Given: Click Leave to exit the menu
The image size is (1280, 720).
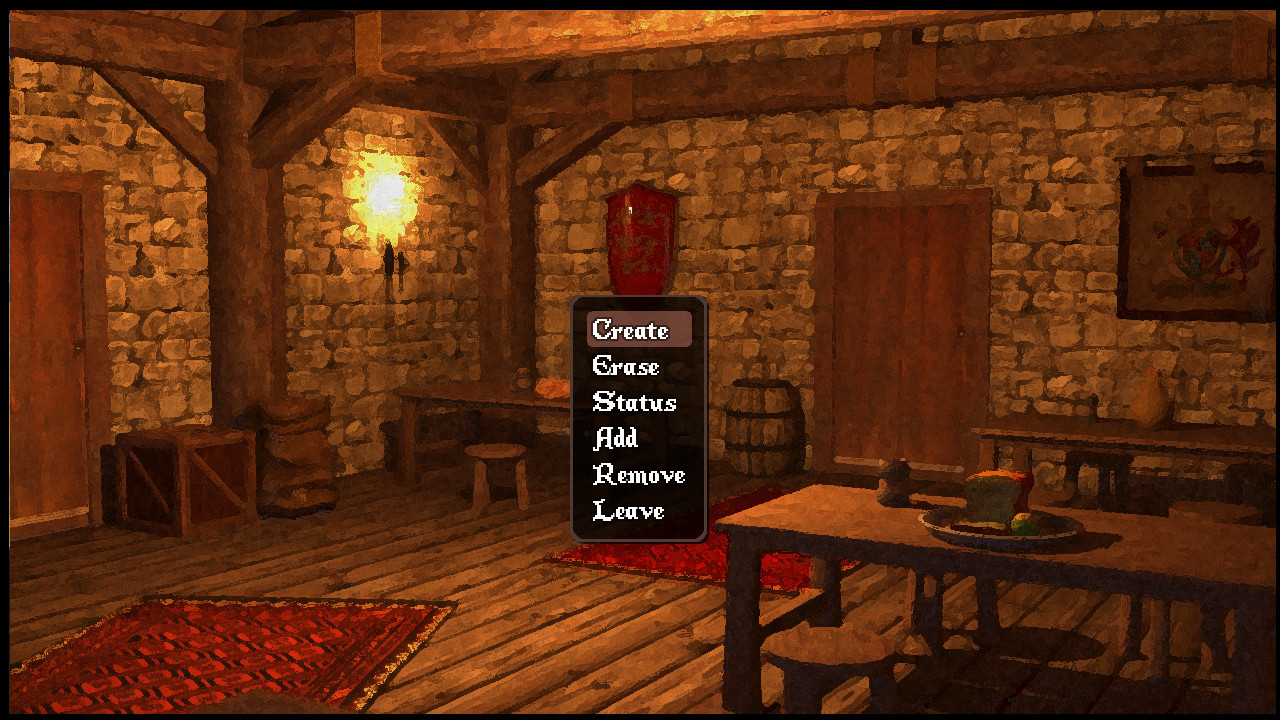Looking at the screenshot, I should pyautogui.click(x=628, y=510).
